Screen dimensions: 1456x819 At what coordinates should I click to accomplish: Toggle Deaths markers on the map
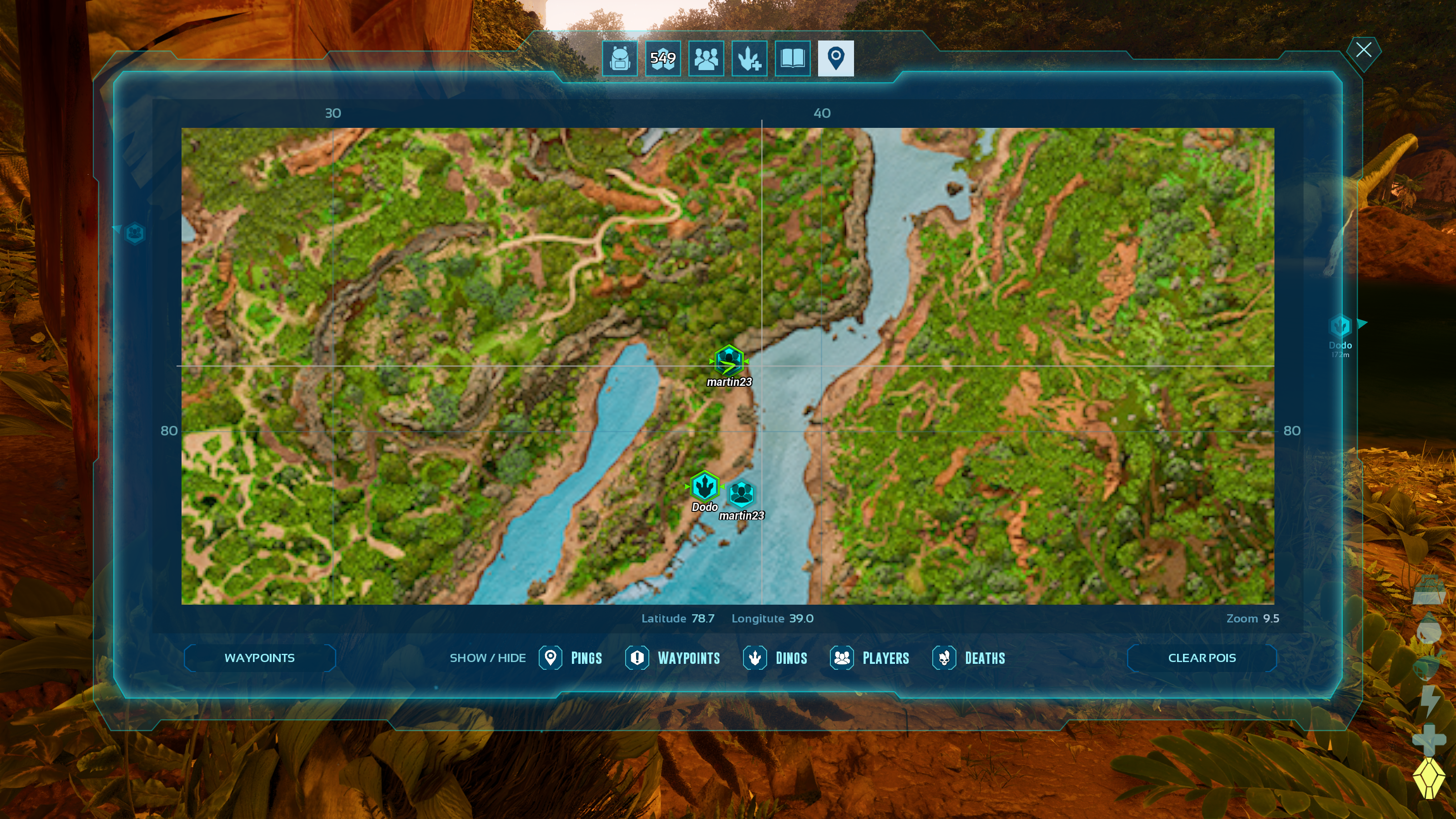(x=969, y=658)
